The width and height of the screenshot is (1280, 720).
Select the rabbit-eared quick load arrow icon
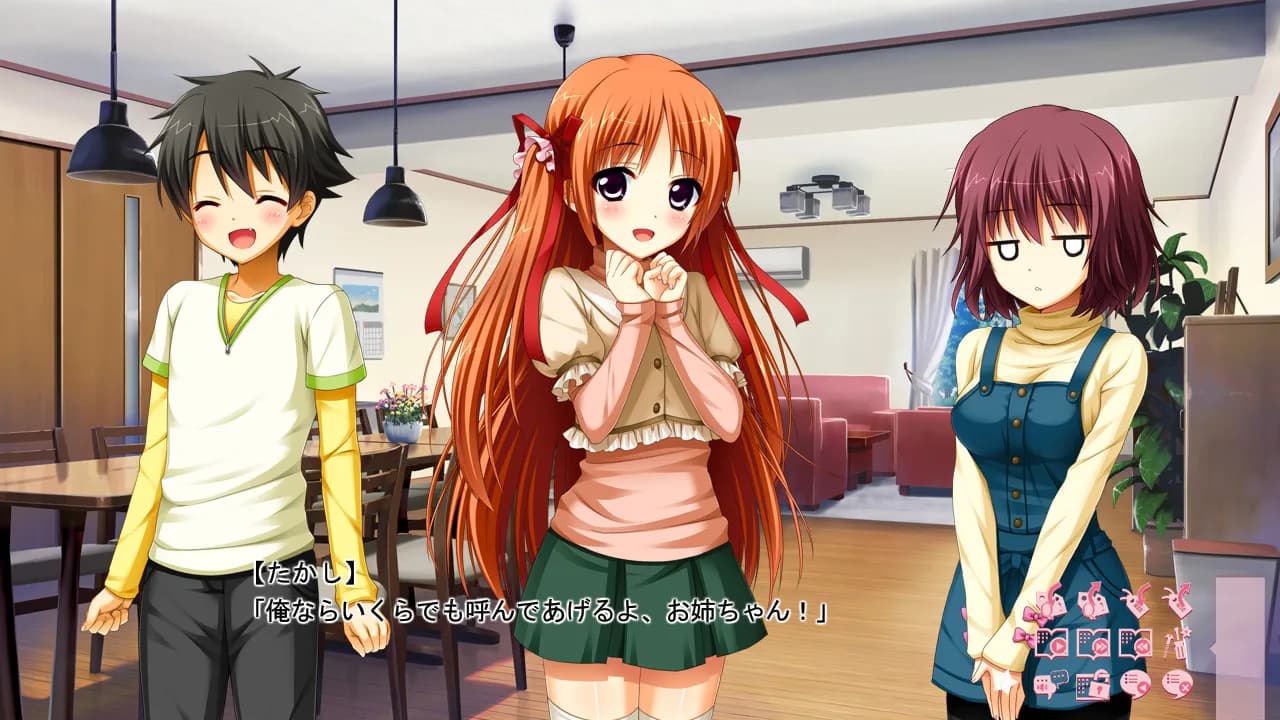1179,602
